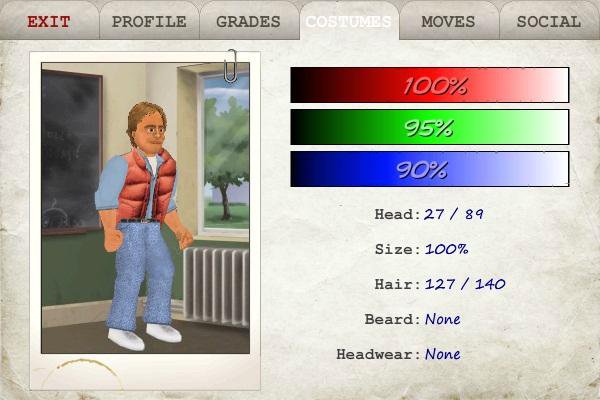
Task: Set the green color slider
Action: (429, 127)
